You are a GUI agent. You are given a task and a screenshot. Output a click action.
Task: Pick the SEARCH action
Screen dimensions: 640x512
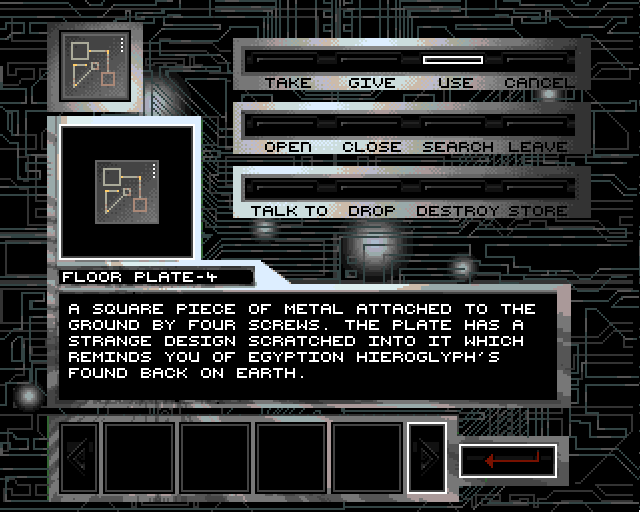[457, 146]
